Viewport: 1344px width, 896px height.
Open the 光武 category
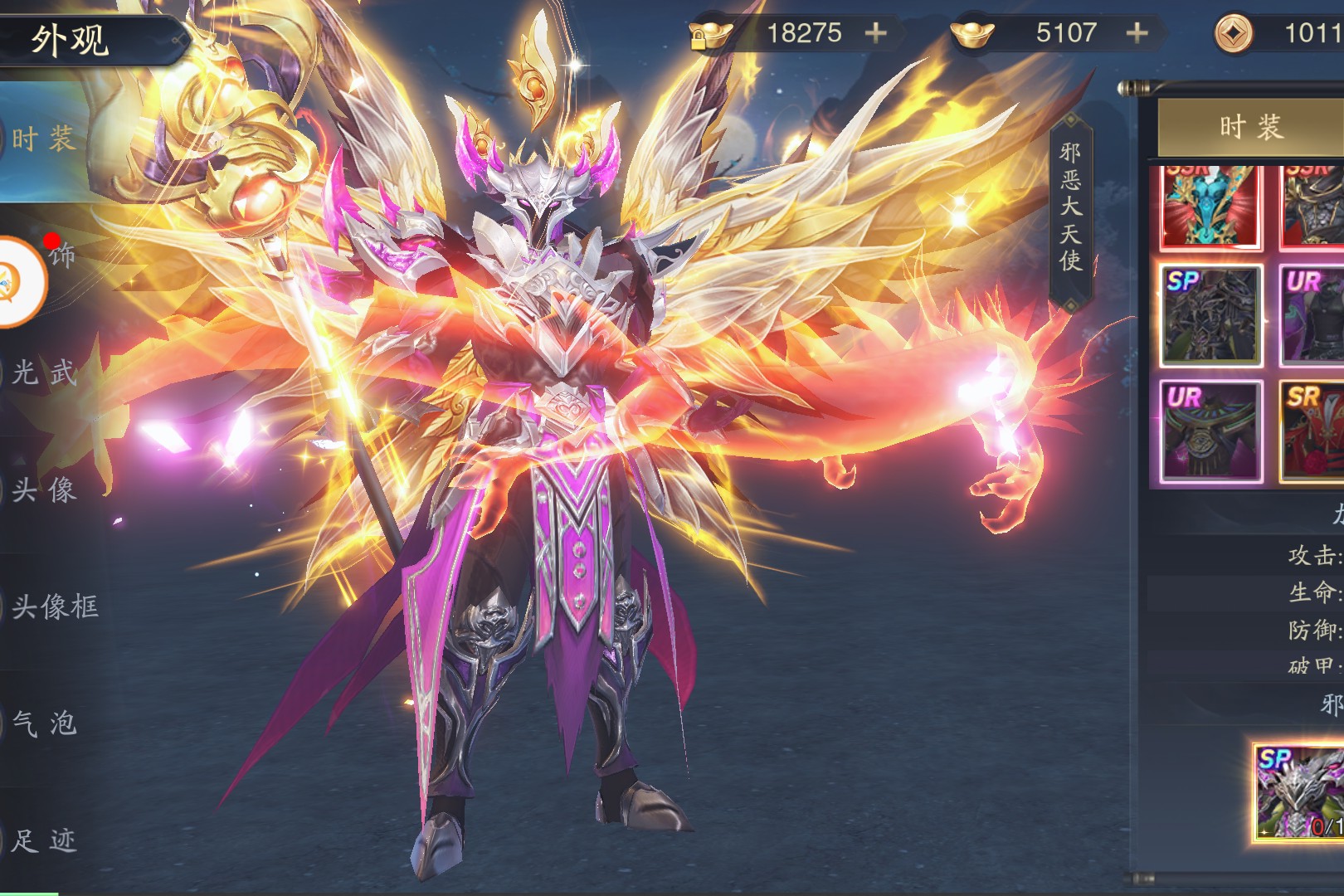coord(45,373)
